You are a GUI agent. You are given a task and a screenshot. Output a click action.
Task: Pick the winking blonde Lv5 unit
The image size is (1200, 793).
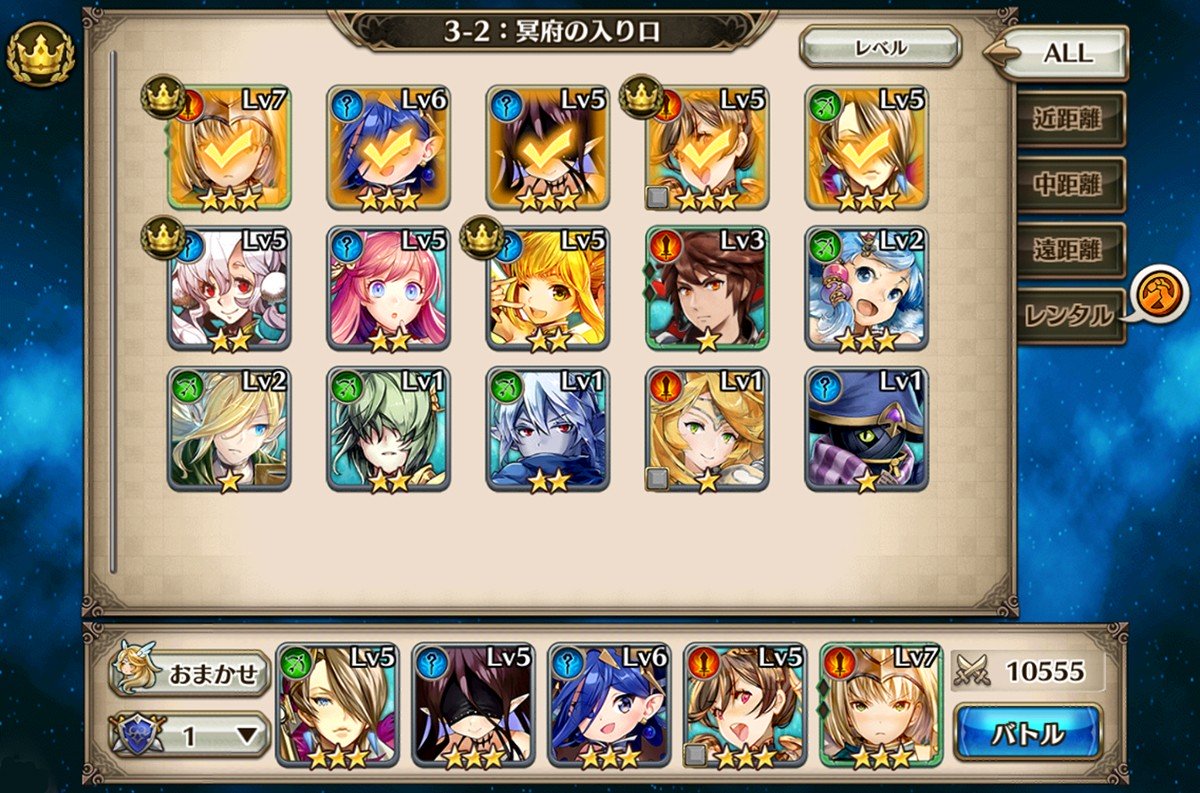(x=547, y=288)
